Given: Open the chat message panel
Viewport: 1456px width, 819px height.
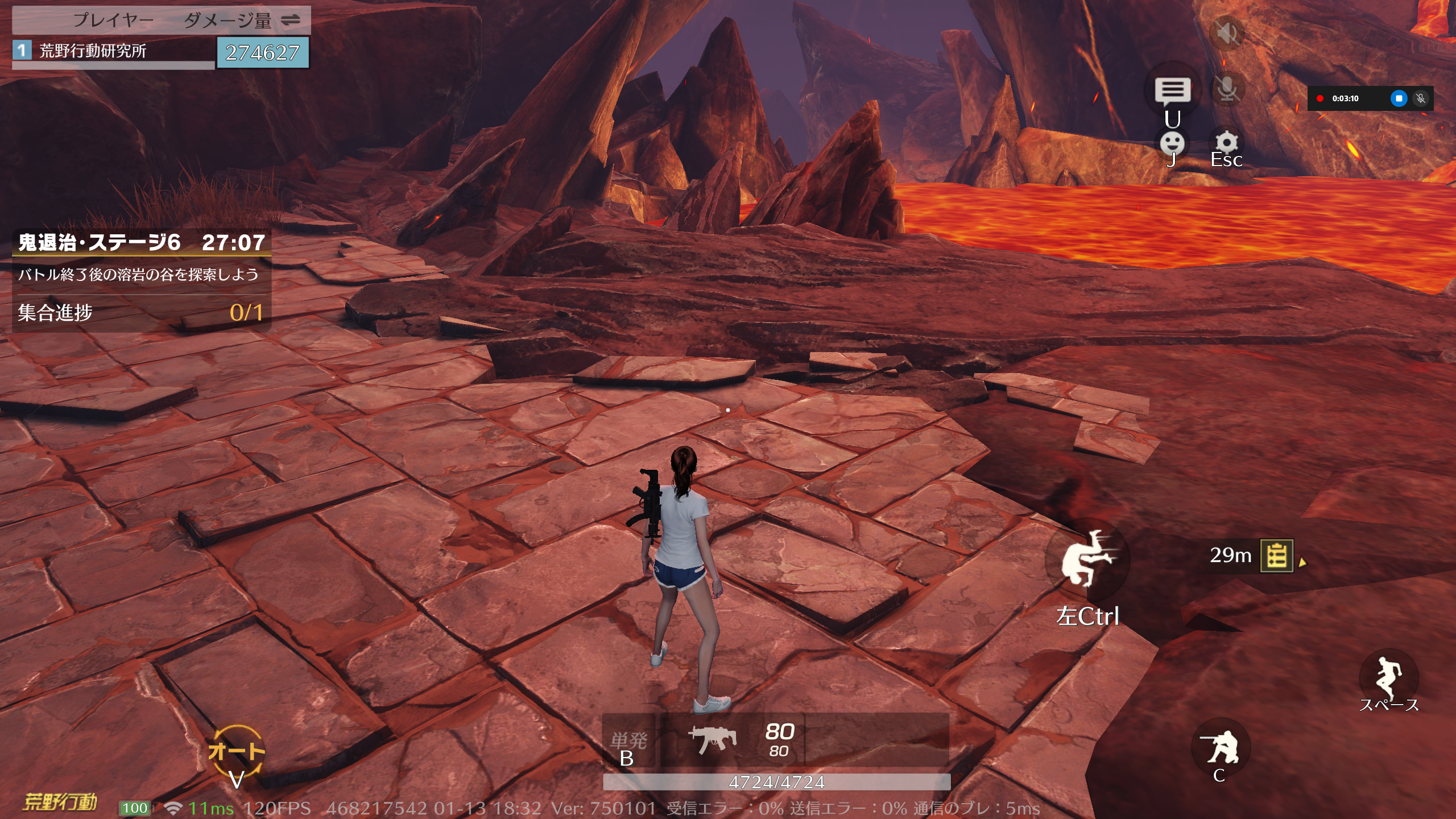Looking at the screenshot, I should click(1172, 91).
